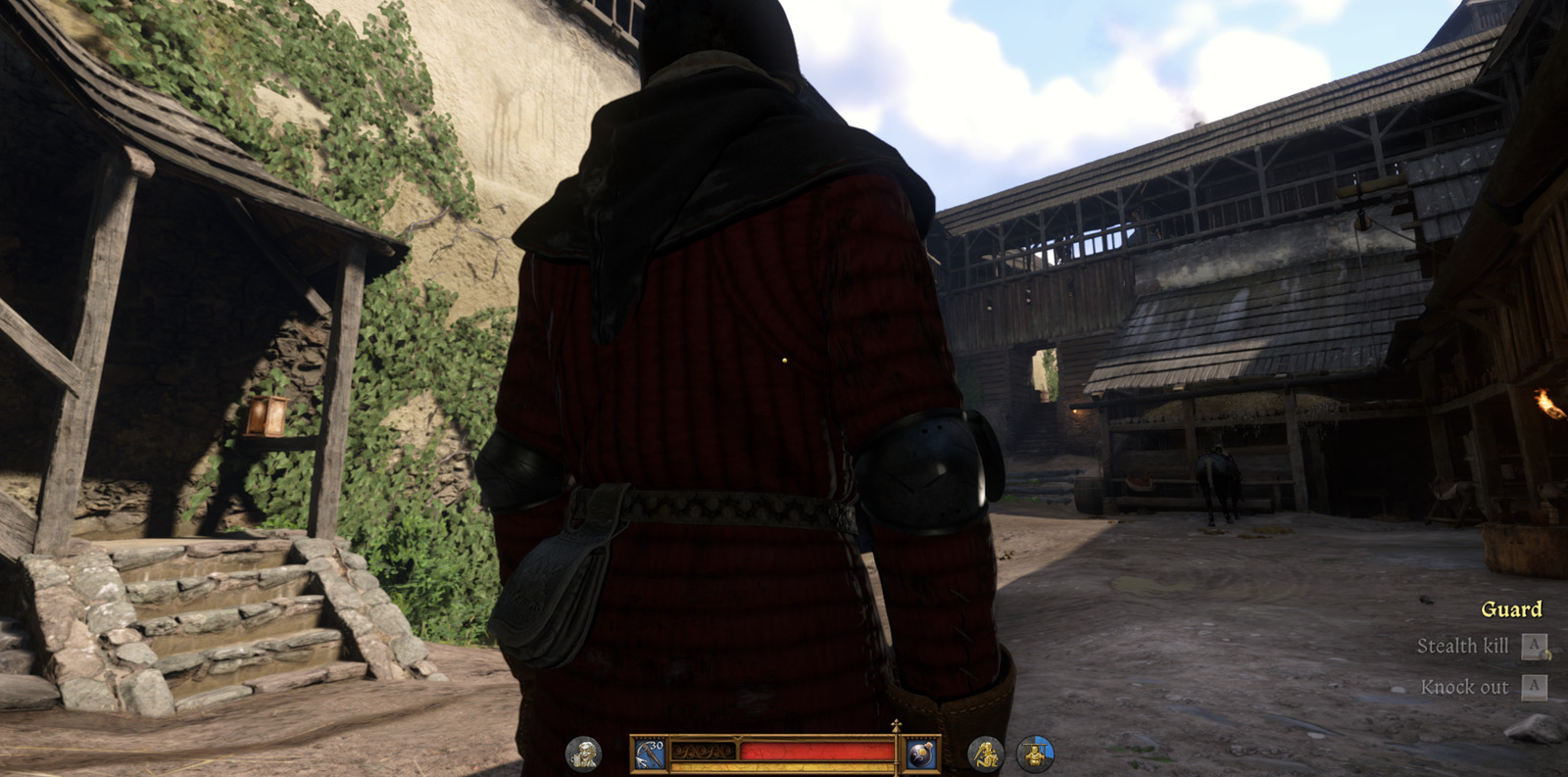Click the arrow symbol on the ammo indicator
This screenshot has width=1568, height=777.
[641, 760]
